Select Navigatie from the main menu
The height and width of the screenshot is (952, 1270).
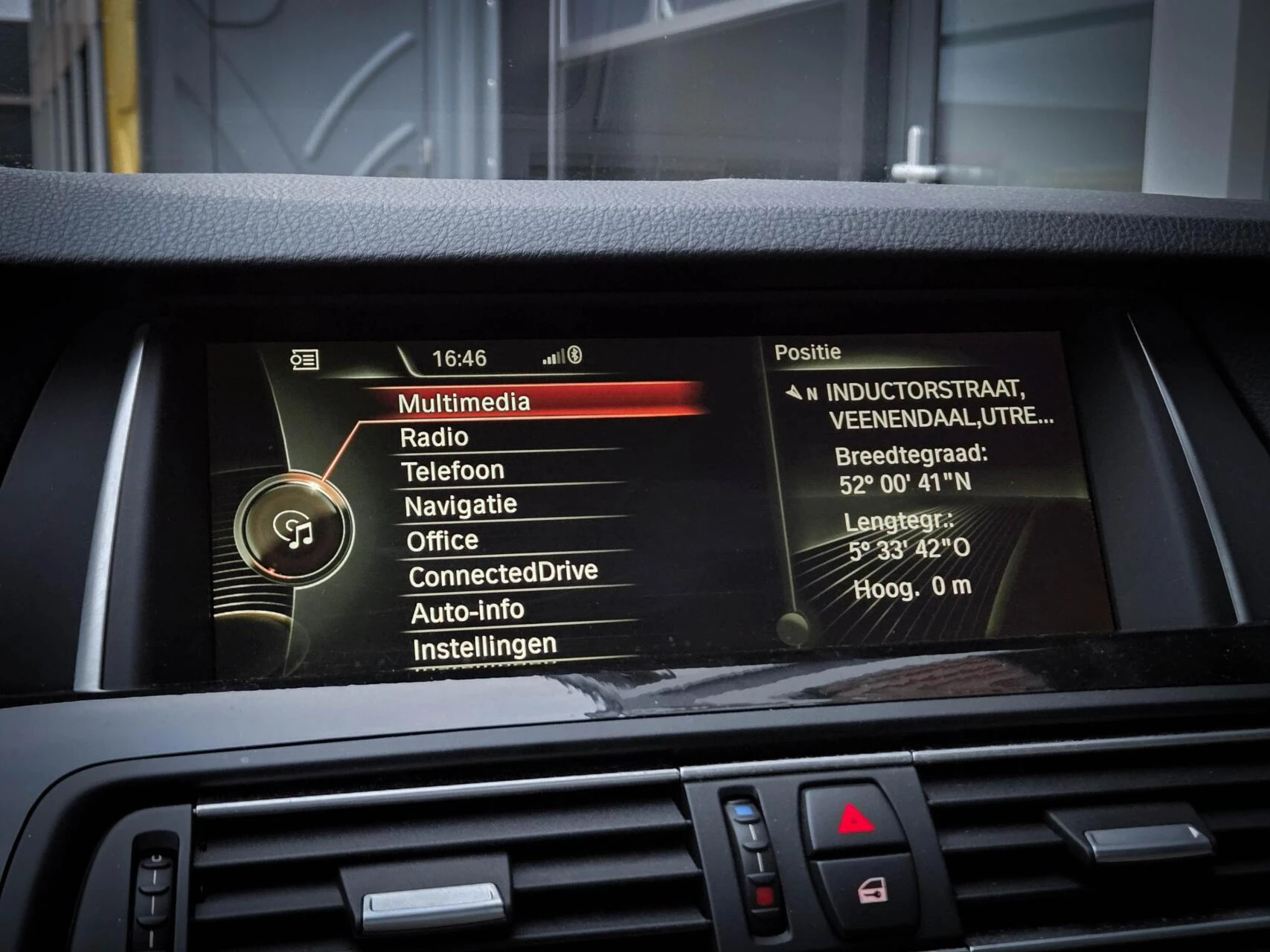pos(459,504)
